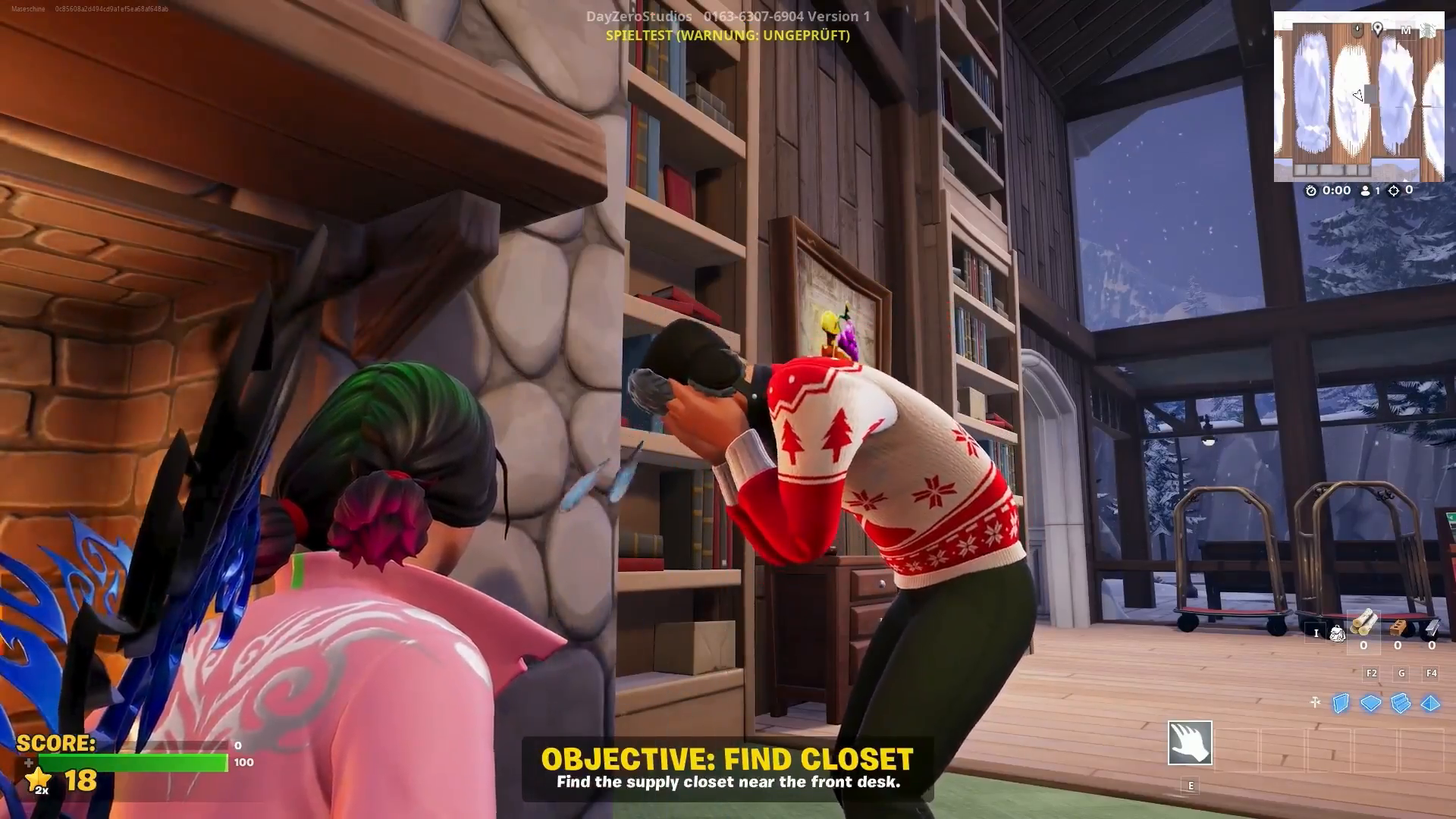Select the brick material
This screenshot has height=819, width=1456.
1398,626
